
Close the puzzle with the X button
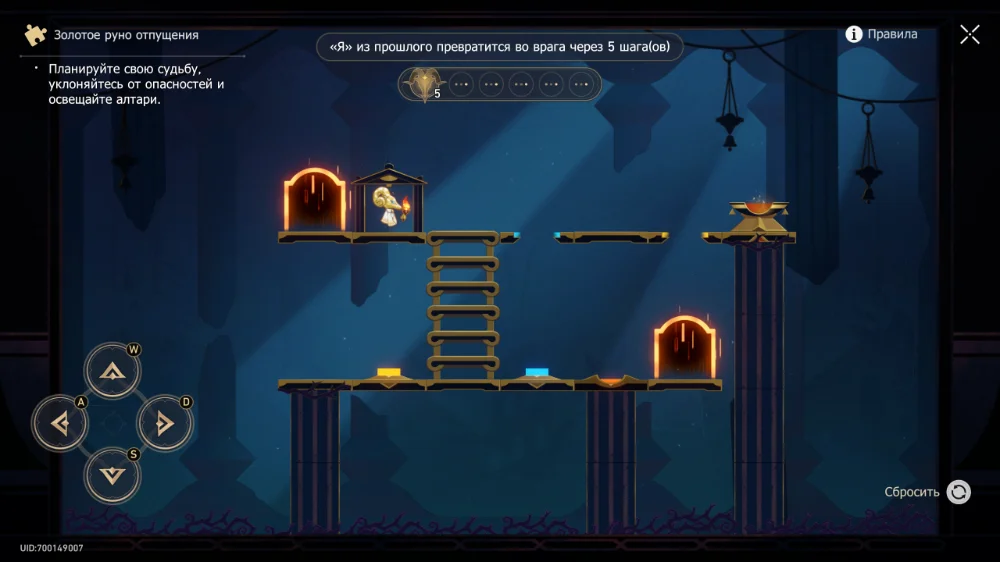point(969,35)
